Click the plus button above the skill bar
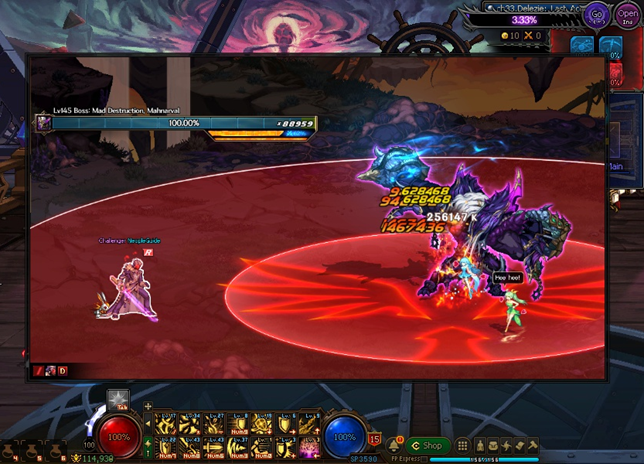 [x=148, y=407]
